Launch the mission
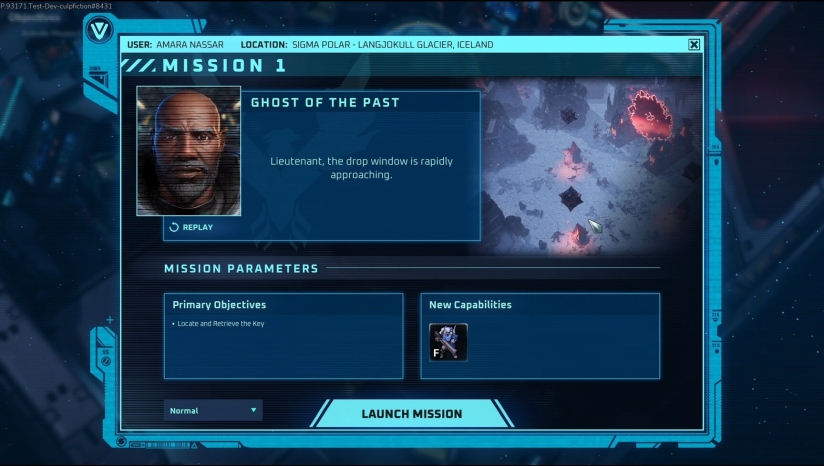This screenshot has height=466, width=824. pyautogui.click(x=411, y=413)
